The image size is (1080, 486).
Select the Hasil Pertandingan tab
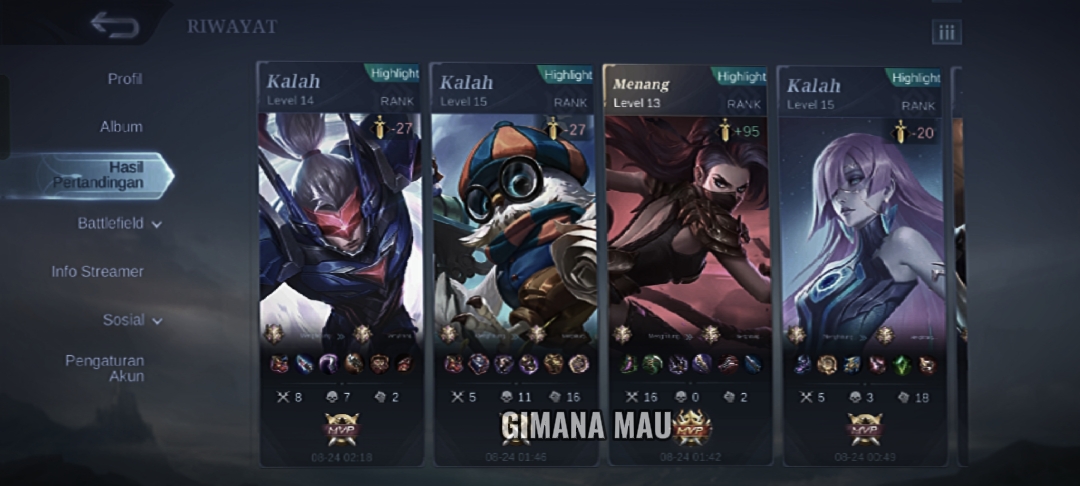[x=100, y=175]
